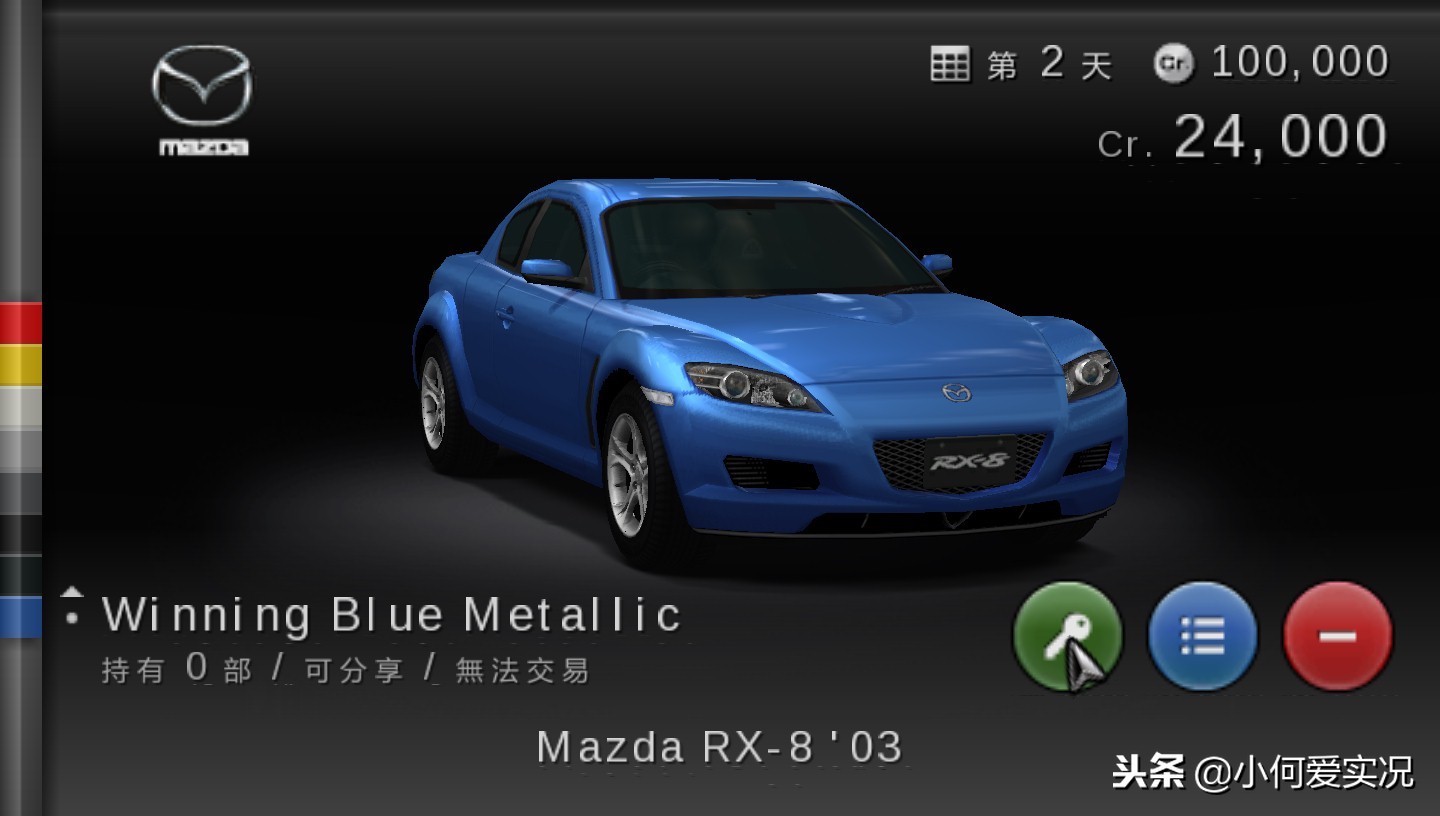Cancel with the red minus button
Image resolution: width=1440 pixels, height=816 pixels.
1337,636
